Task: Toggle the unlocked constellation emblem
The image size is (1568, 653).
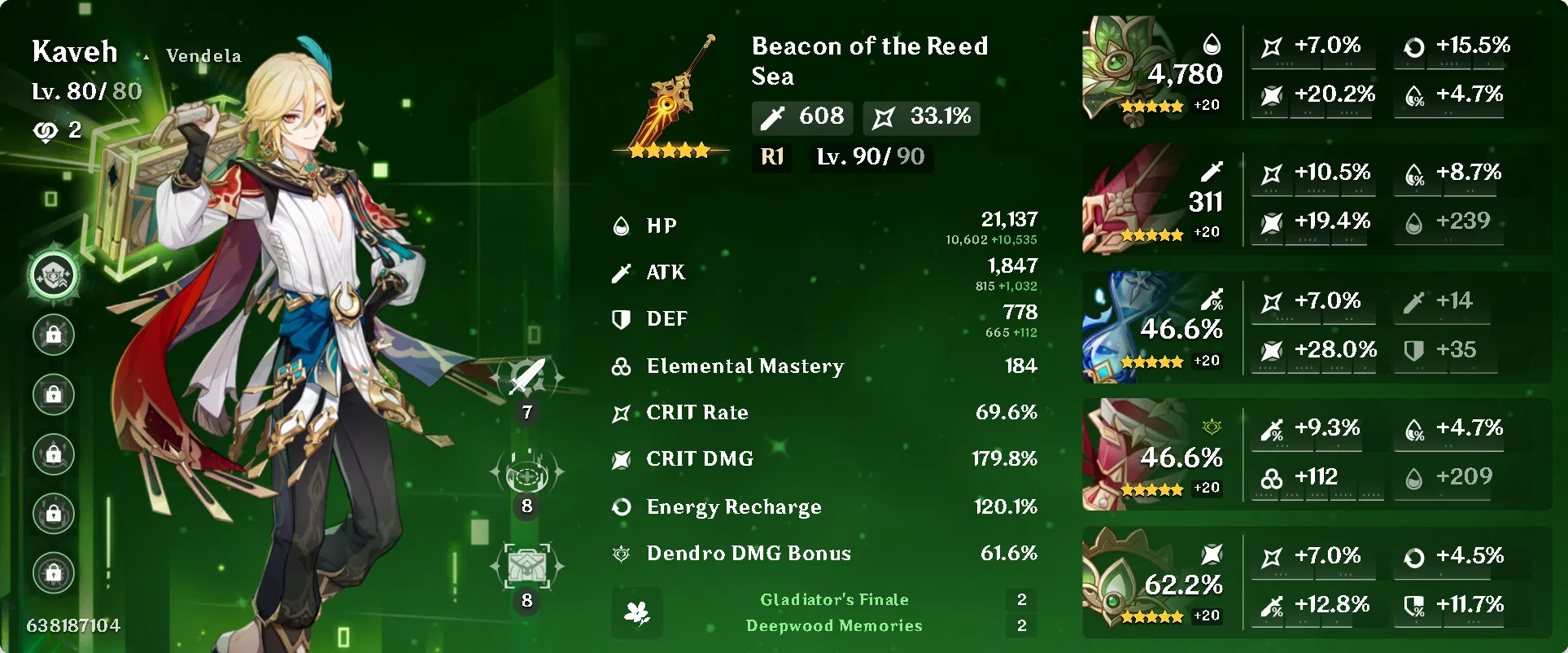Action: tap(53, 275)
